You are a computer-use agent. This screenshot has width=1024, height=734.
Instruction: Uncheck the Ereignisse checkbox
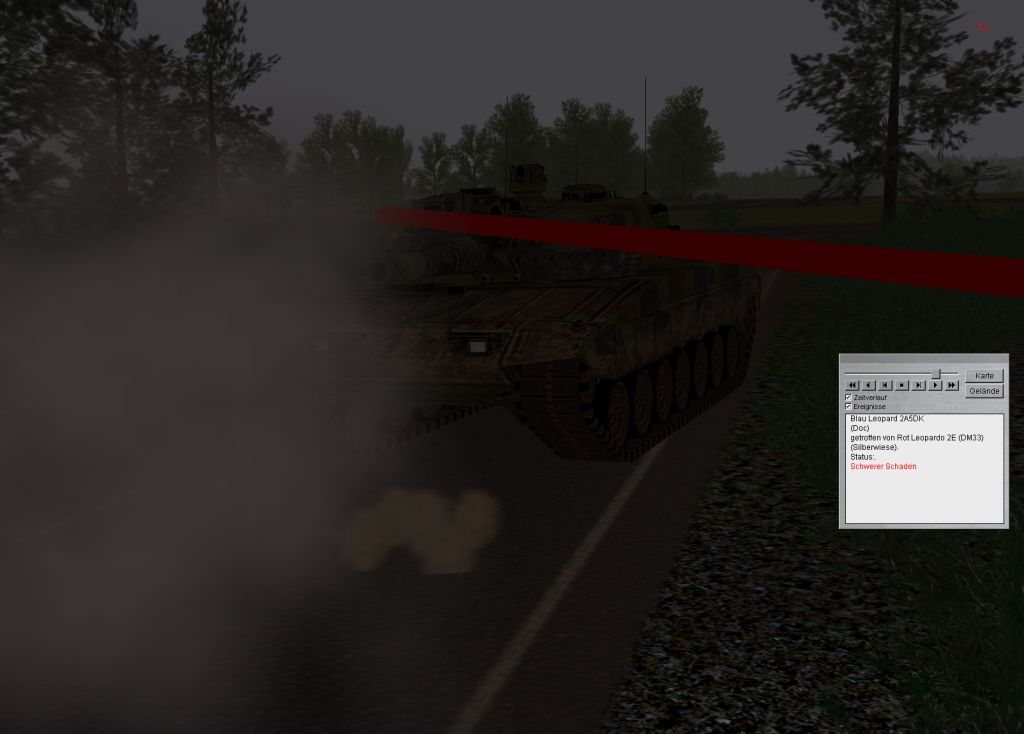[849, 407]
